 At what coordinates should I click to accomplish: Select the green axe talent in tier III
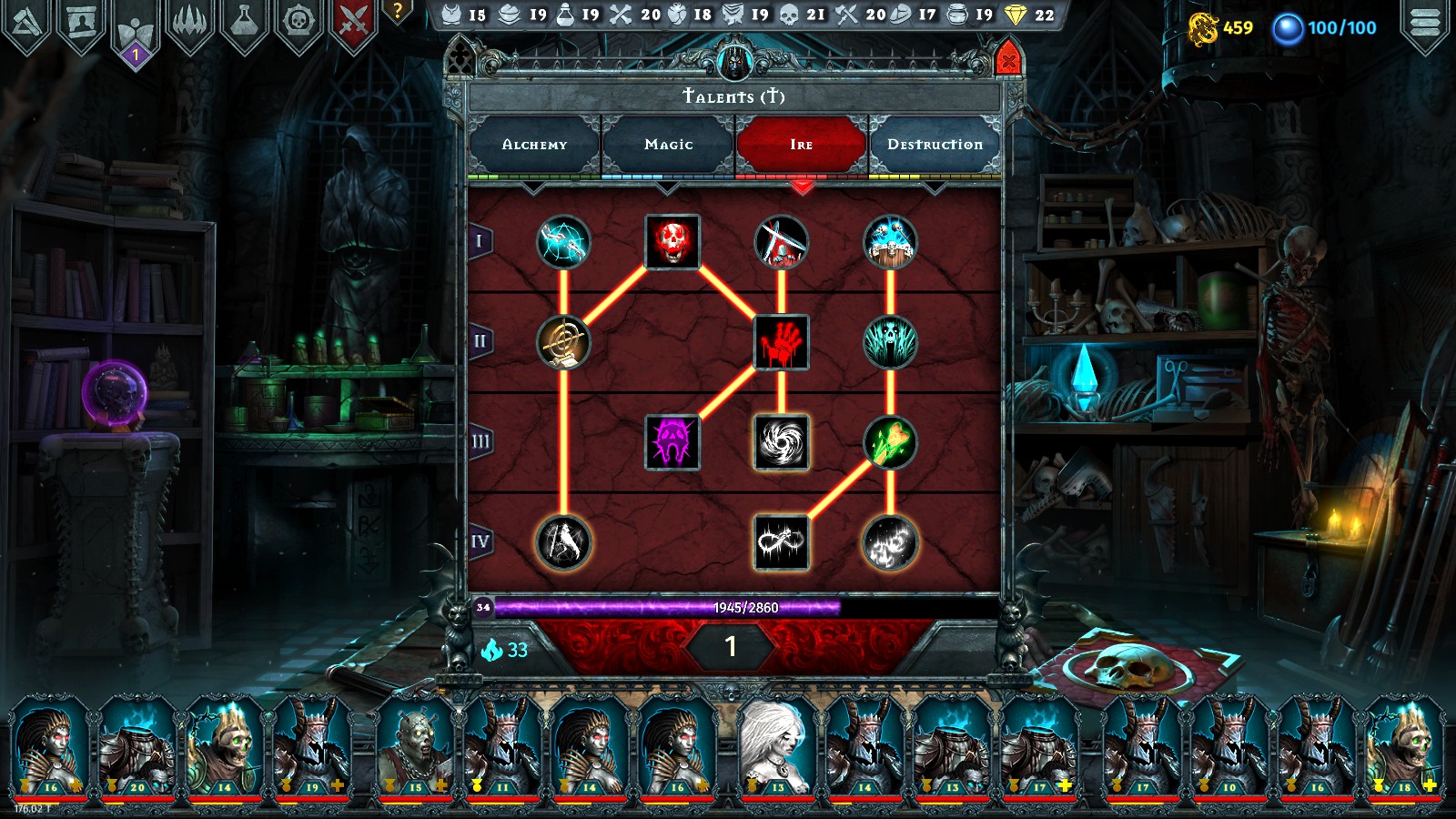pos(890,443)
